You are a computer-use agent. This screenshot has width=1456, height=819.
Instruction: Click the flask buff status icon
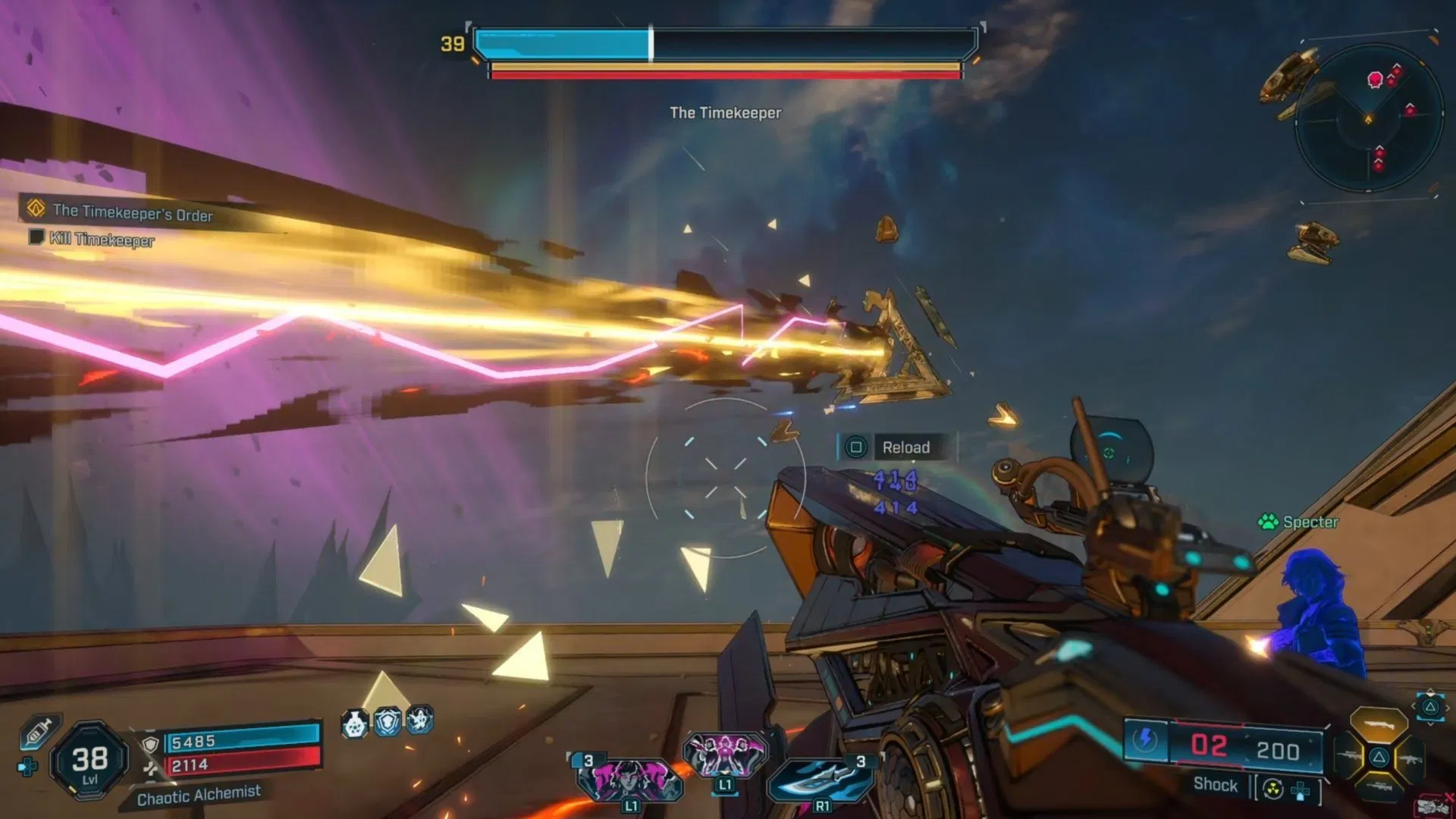point(354,723)
